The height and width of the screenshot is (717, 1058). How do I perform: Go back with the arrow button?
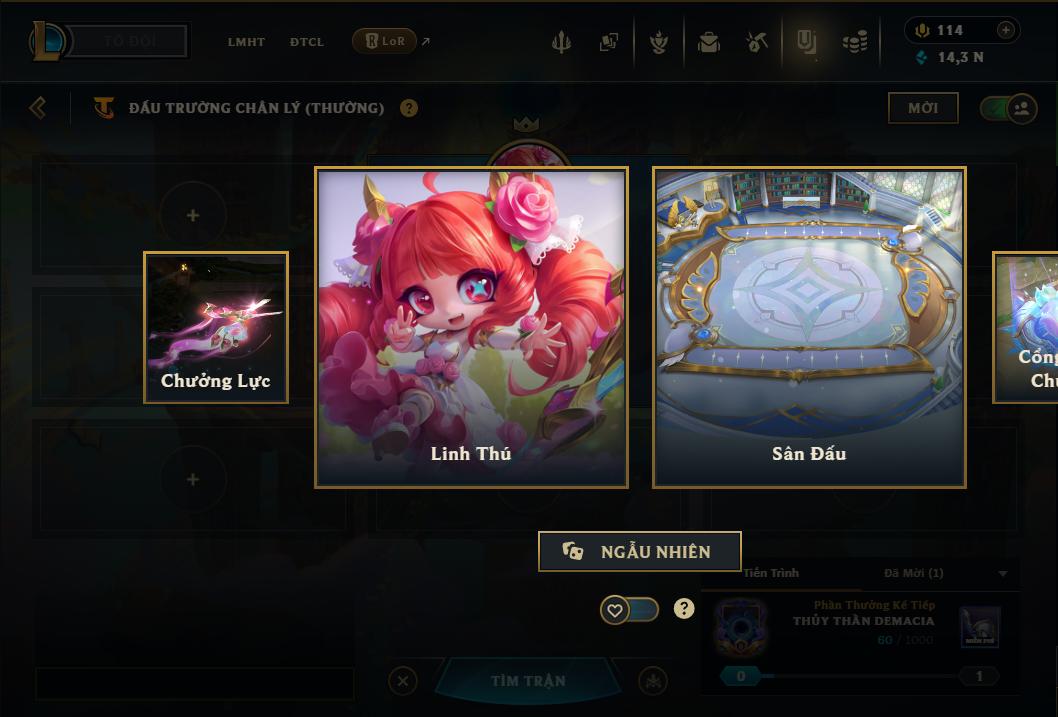tap(38, 107)
